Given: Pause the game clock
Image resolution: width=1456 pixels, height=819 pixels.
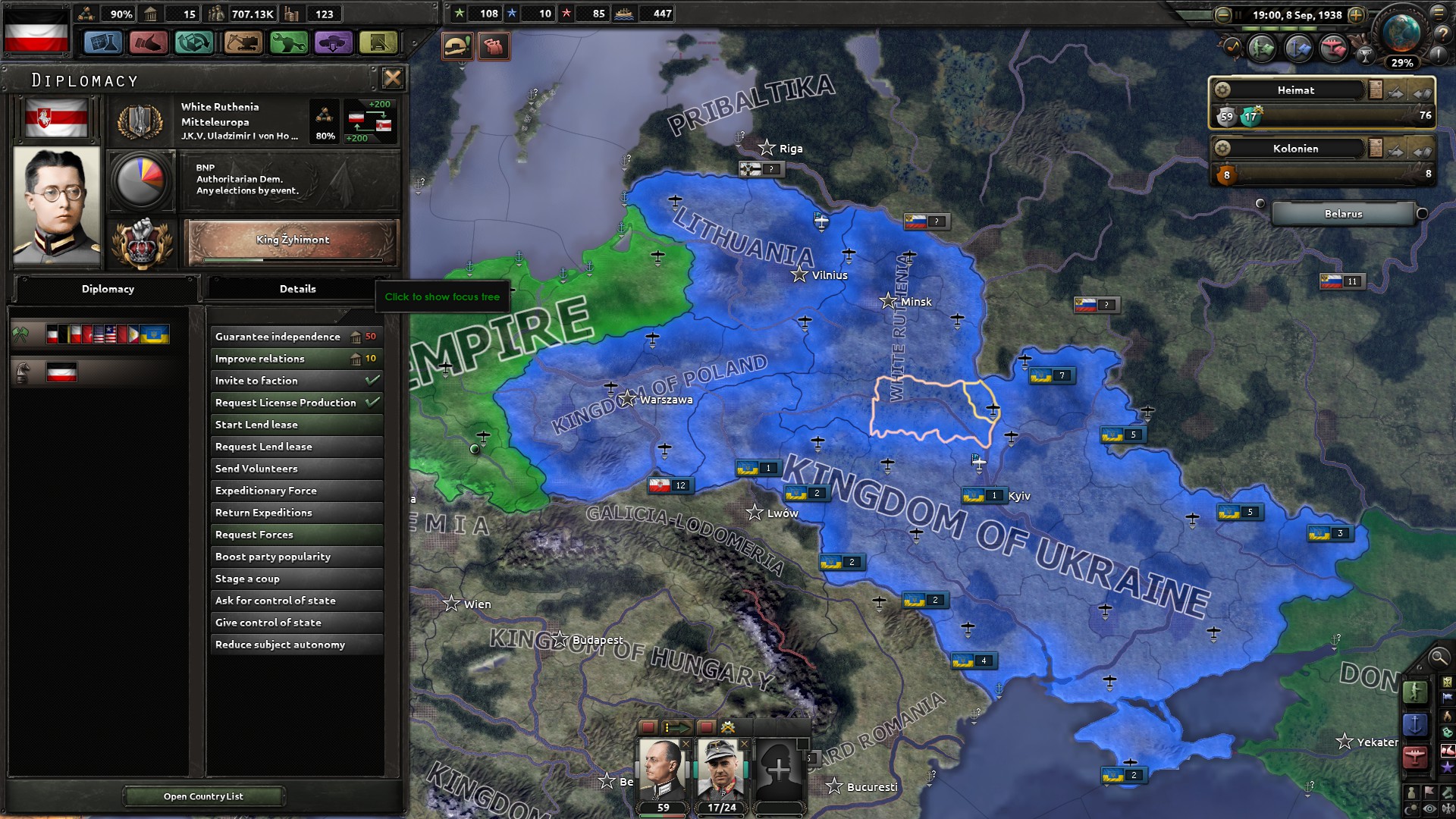Looking at the screenshot, I should [x=1238, y=14].
